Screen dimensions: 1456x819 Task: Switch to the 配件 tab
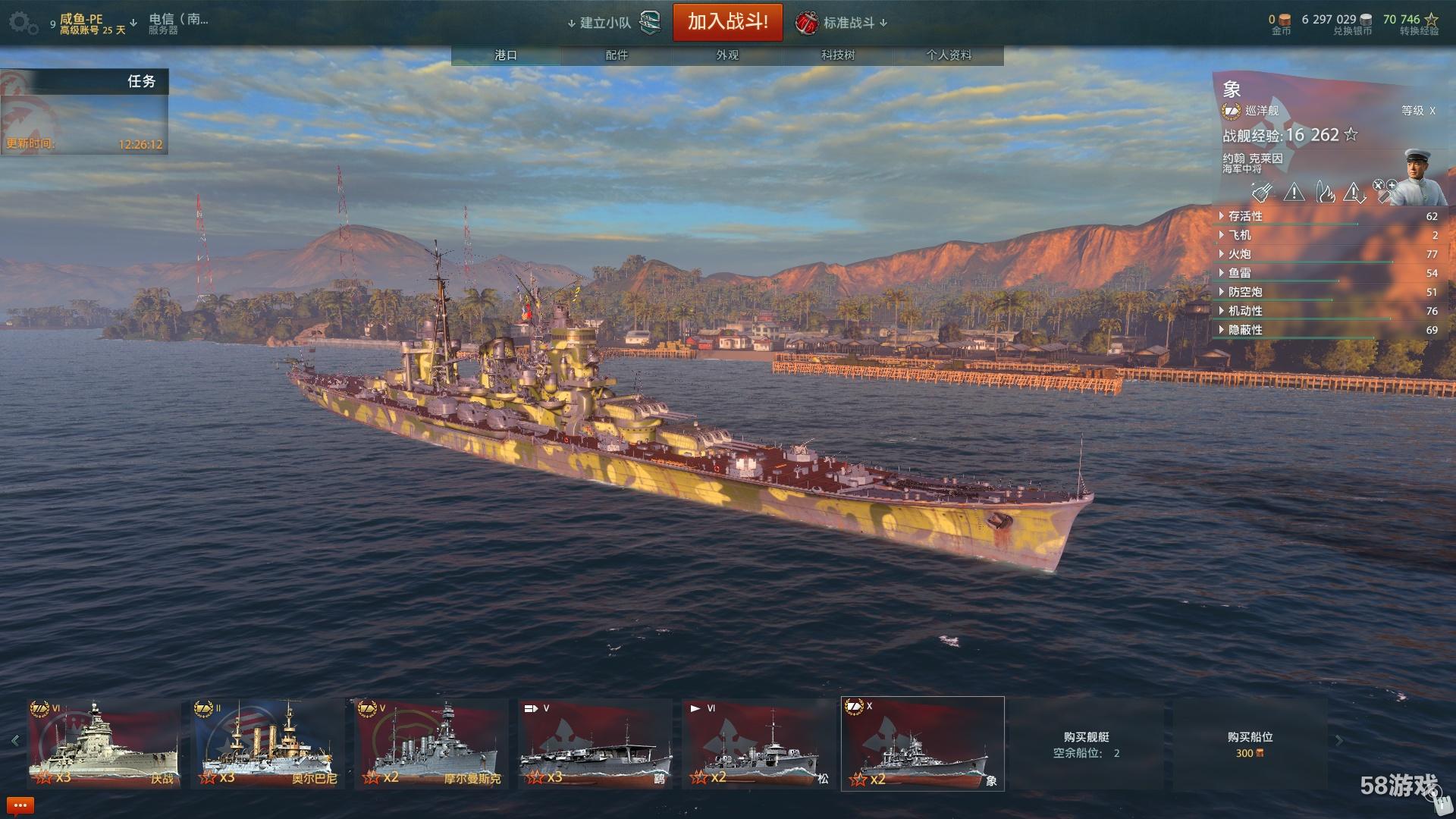tap(617, 55)
